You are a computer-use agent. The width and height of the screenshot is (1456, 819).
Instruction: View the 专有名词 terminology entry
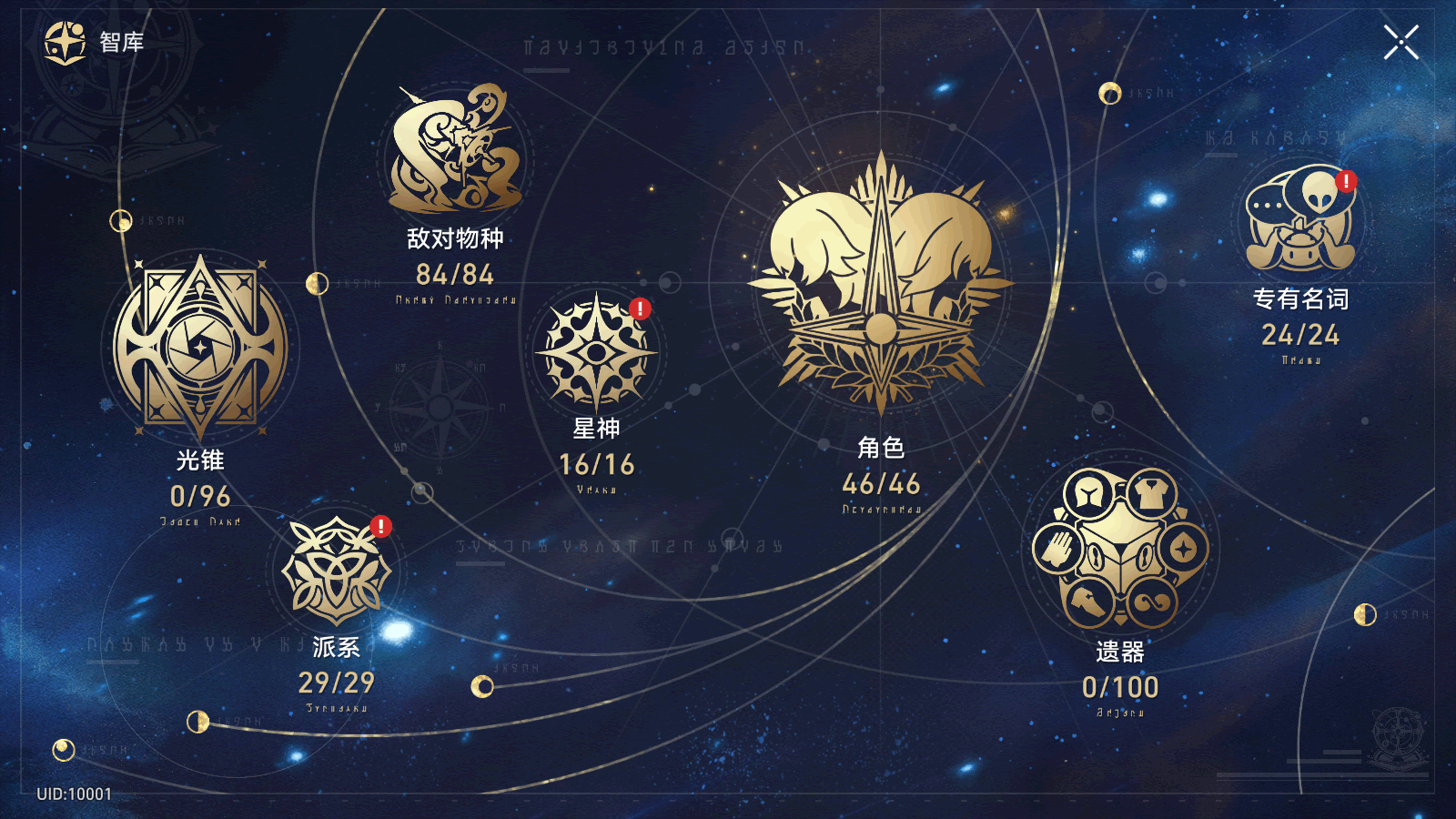tap(1300, 221)
